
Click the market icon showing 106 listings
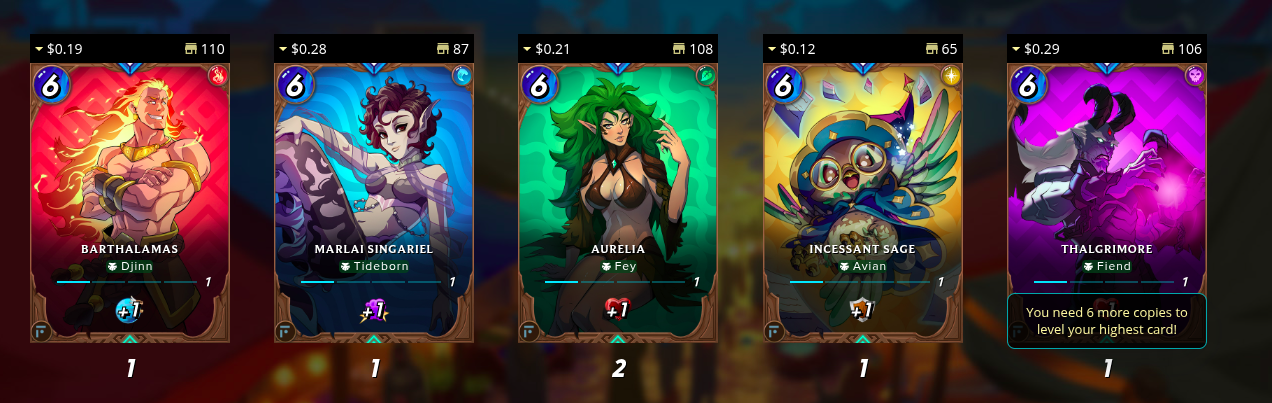coord(1169,48)
